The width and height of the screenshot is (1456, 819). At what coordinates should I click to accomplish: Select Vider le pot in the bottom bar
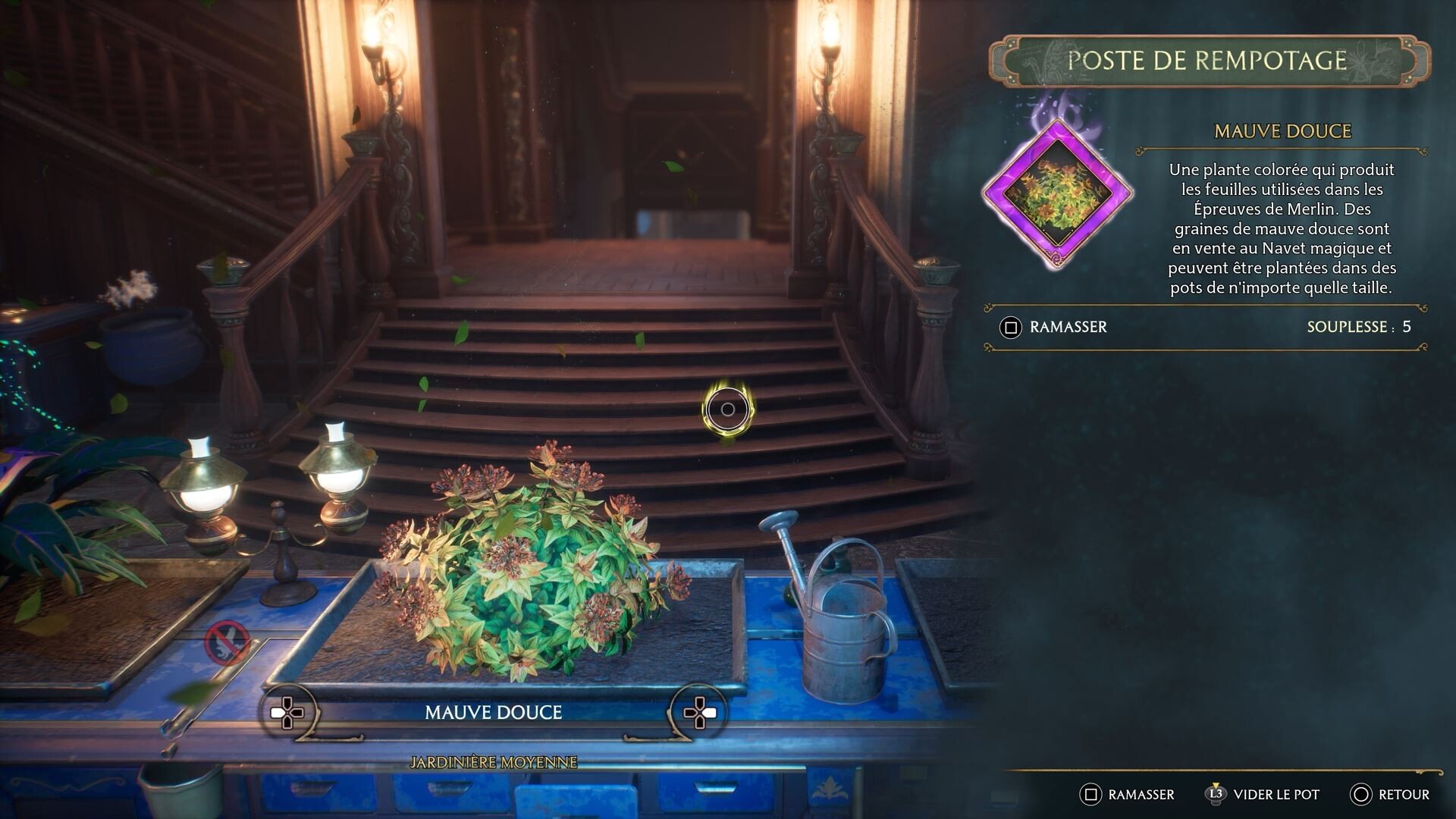click(x=1263, y=794)
